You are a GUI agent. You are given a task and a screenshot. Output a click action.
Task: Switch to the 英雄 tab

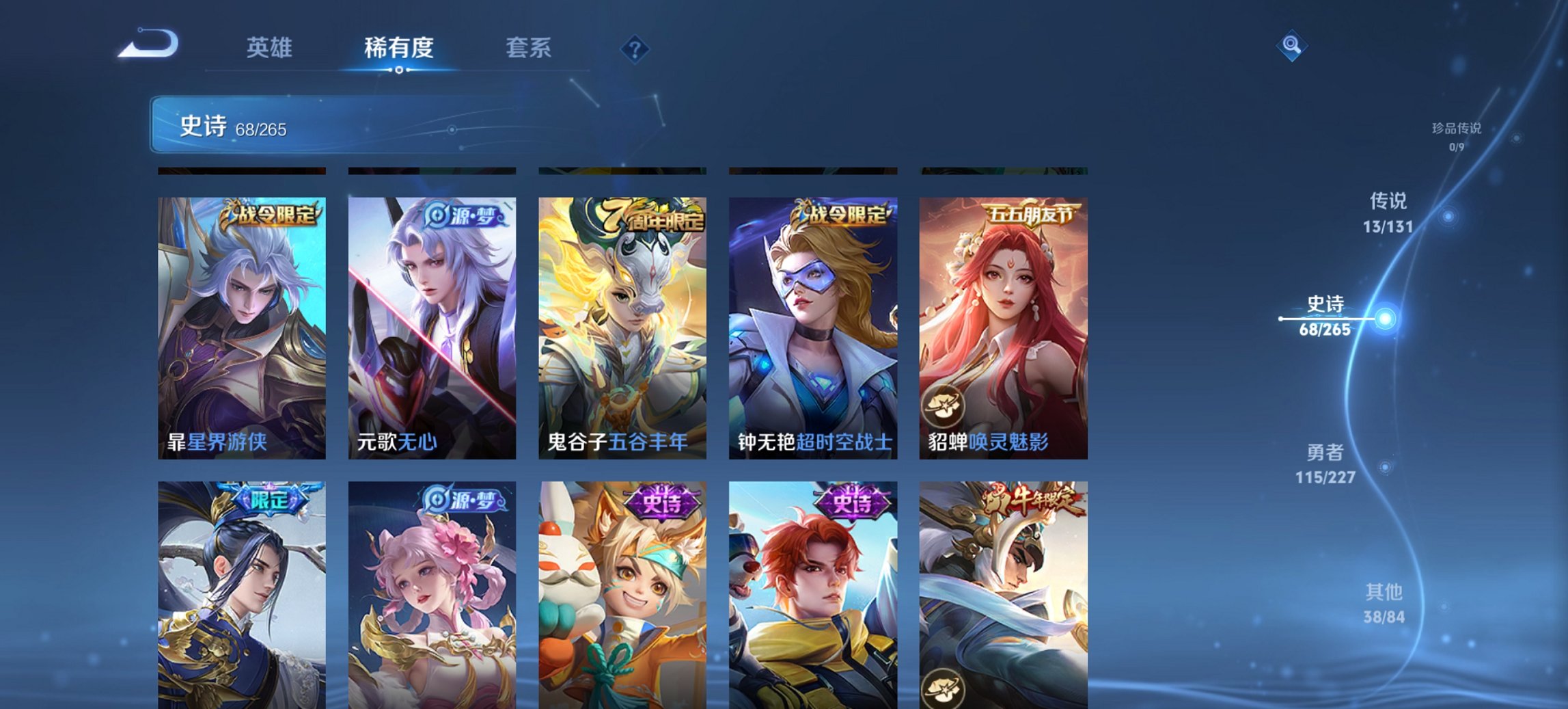(271, 48)
